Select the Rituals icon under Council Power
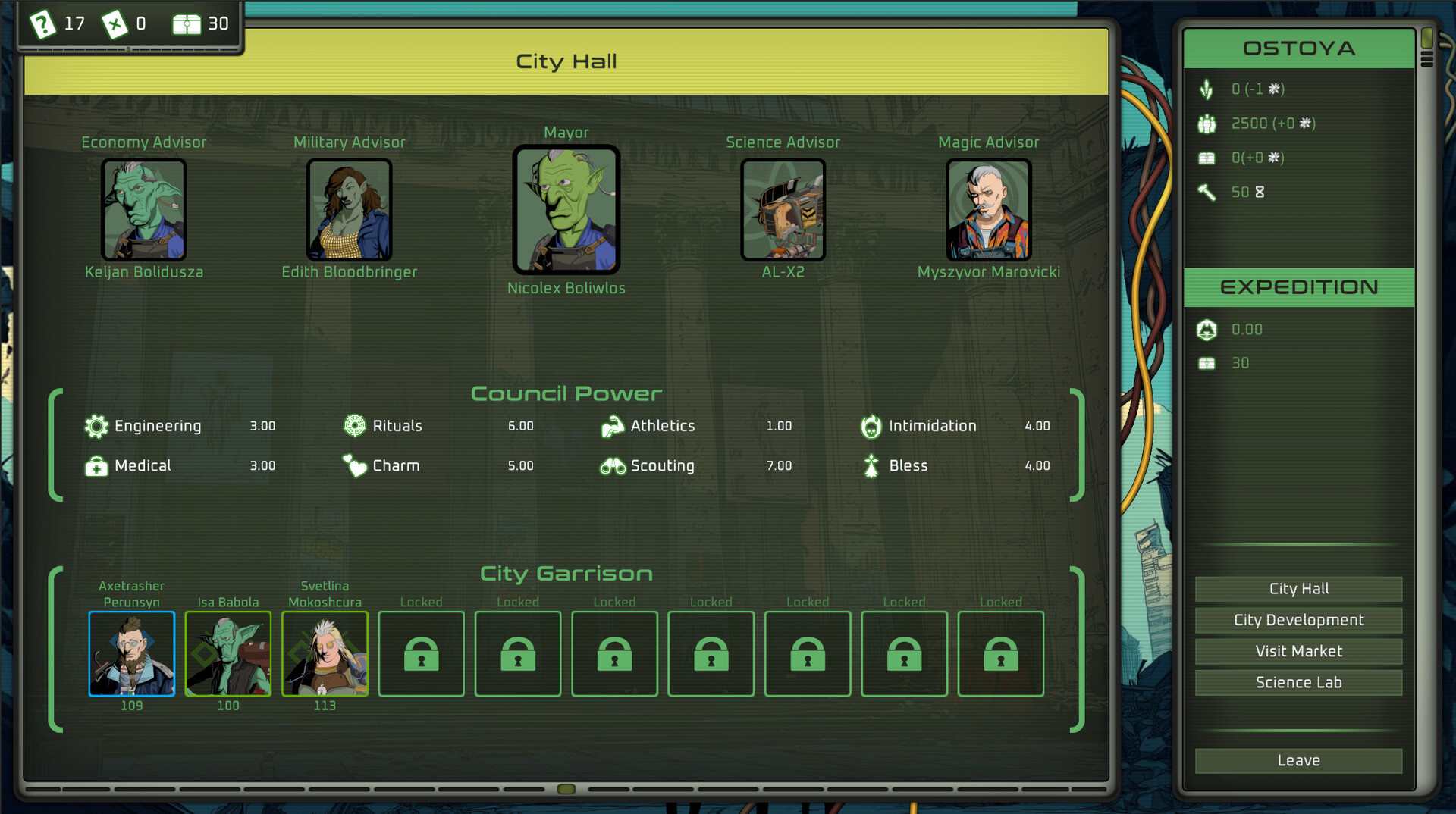Viewport: 1456px width, 814px height. tap(355, 426)
